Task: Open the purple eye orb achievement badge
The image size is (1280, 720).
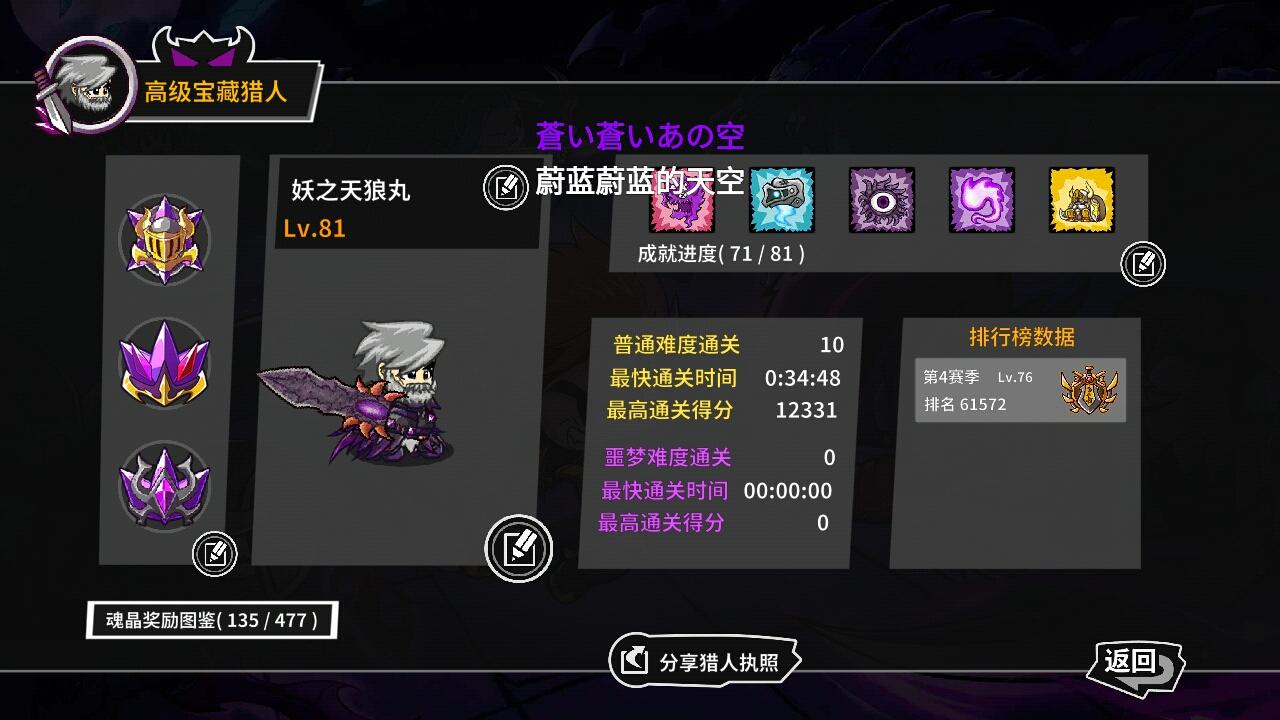Action: (881, 200)
